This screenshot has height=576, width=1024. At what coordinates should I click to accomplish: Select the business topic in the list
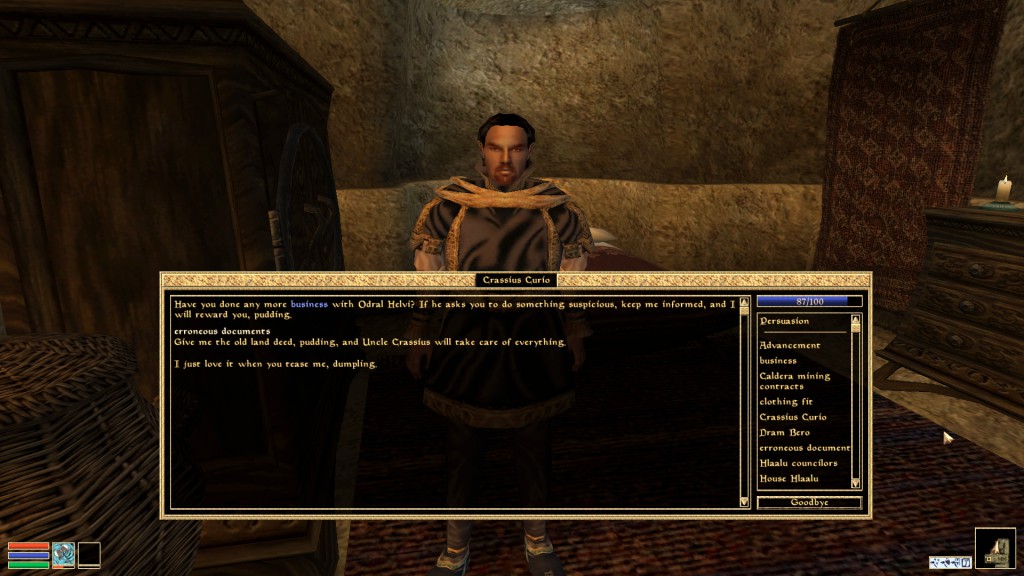click(x=778, y=360)
